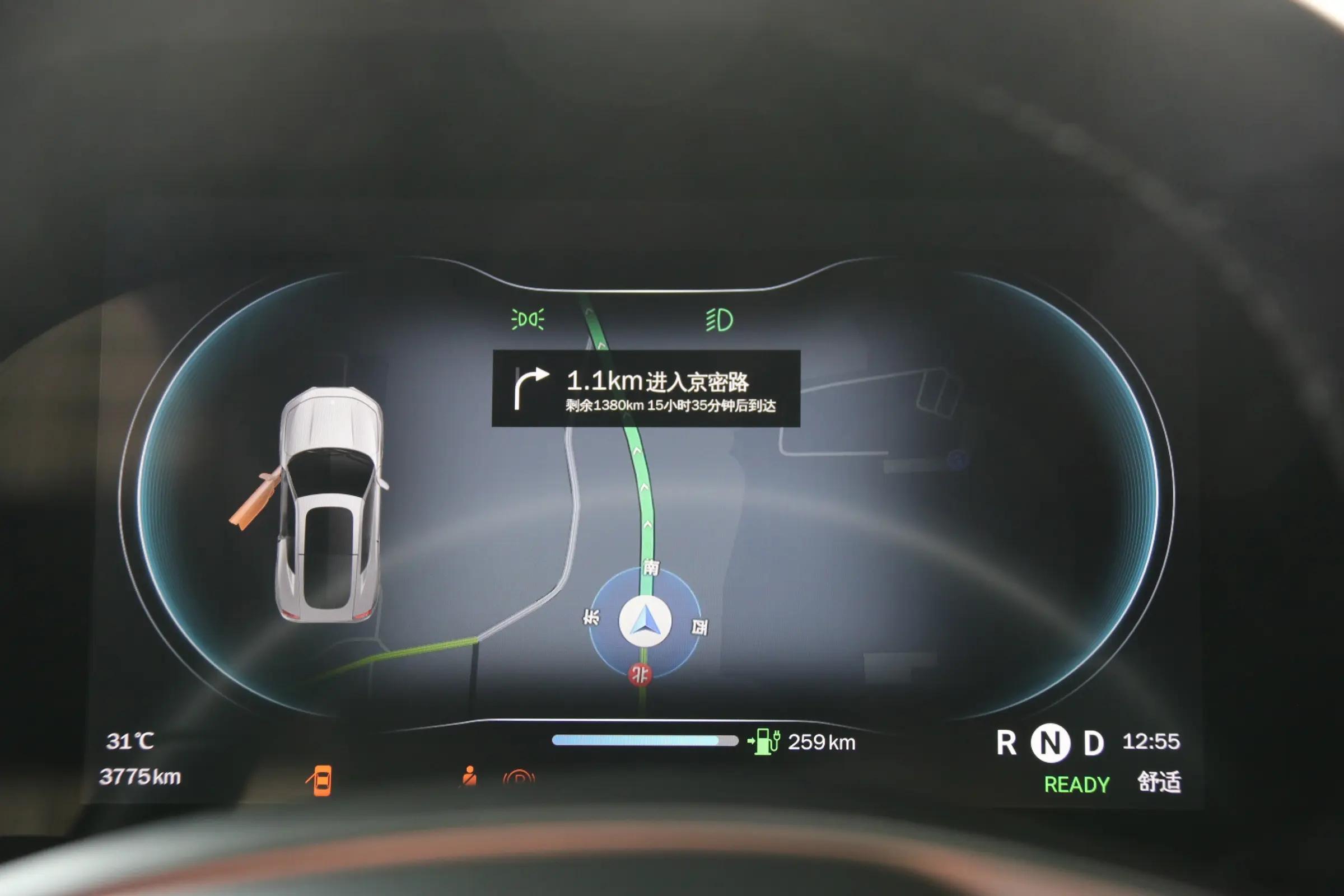Select the red 北 north compass marker
1344x896 pixels.
pos(640,675)
